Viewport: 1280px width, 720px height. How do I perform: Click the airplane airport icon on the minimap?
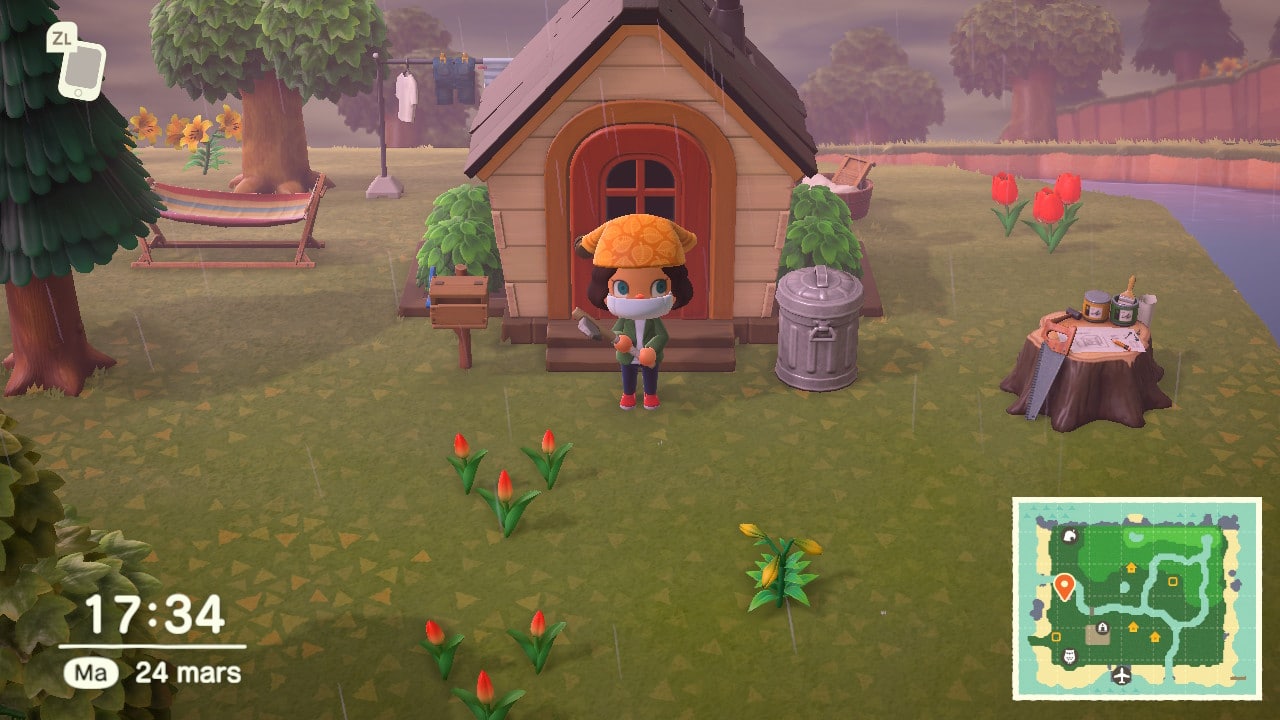click(x=1121, y=674)
